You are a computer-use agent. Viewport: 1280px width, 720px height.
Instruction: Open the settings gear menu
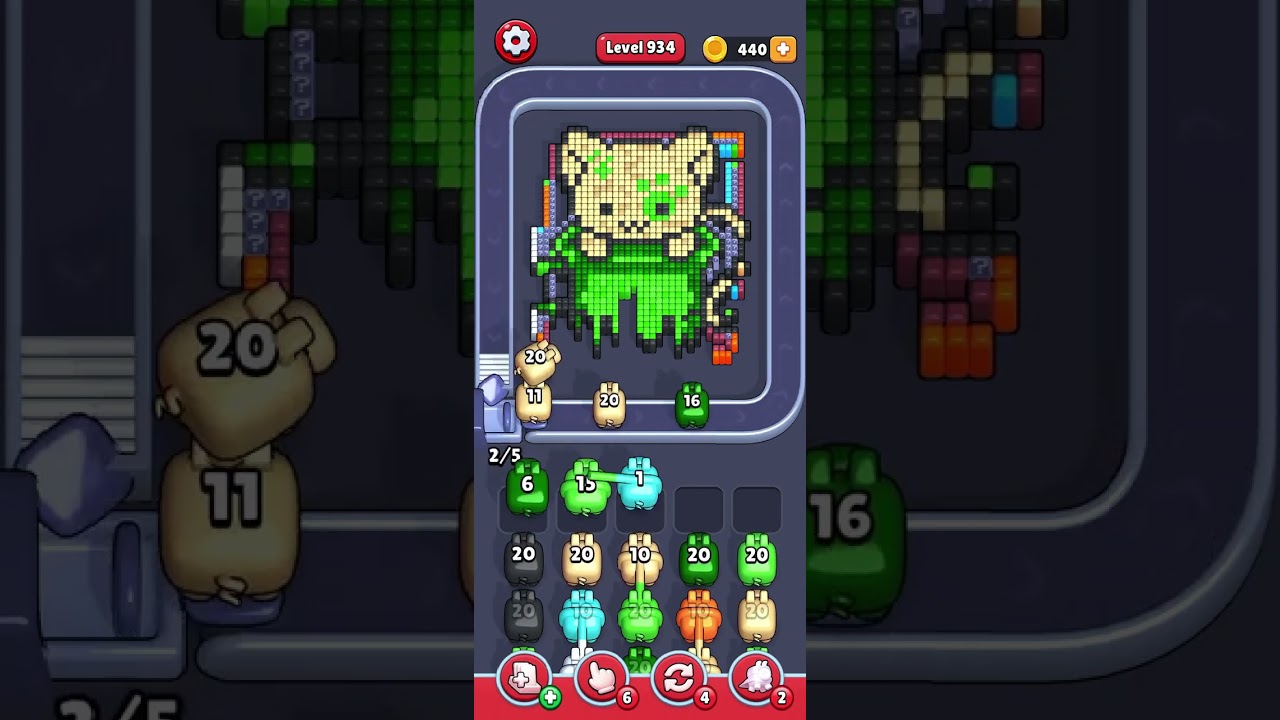point(516,41)
